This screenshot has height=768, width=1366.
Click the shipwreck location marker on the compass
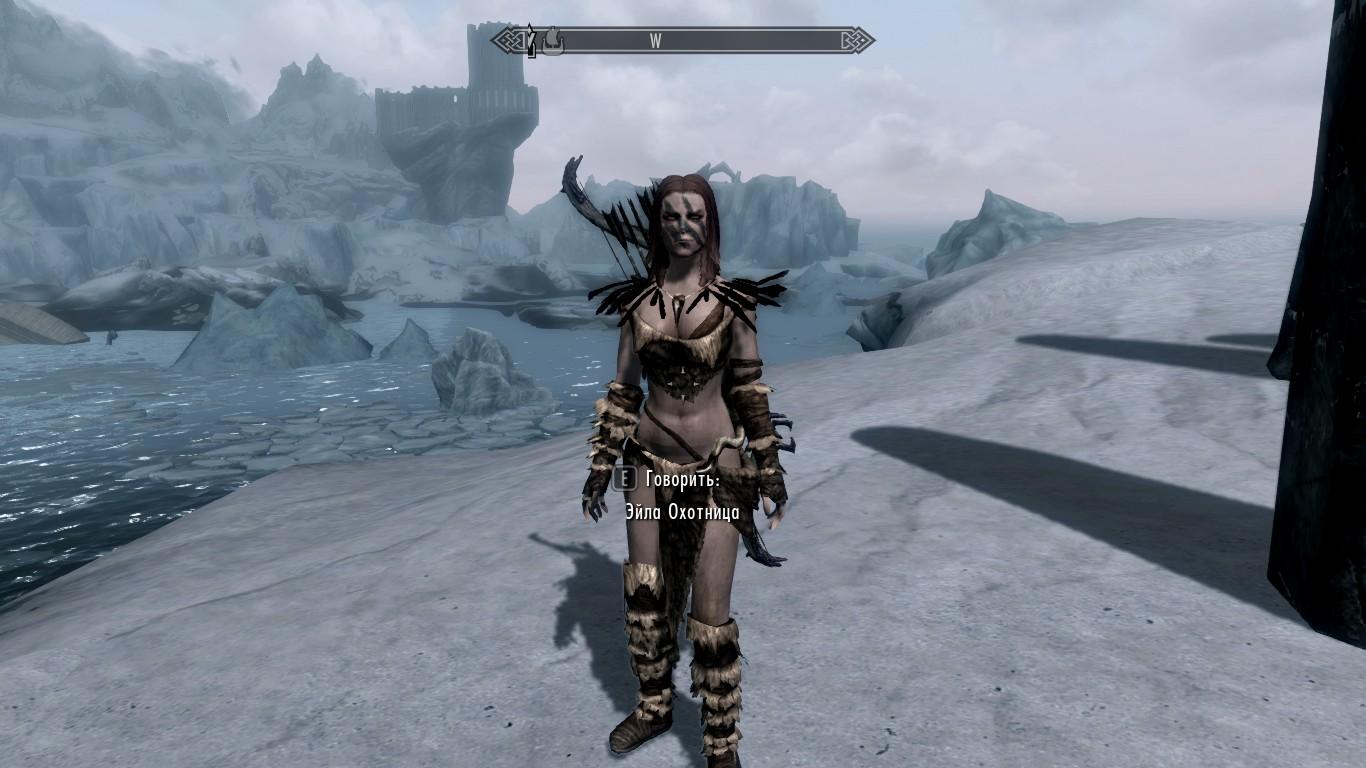tap(553, 41)
